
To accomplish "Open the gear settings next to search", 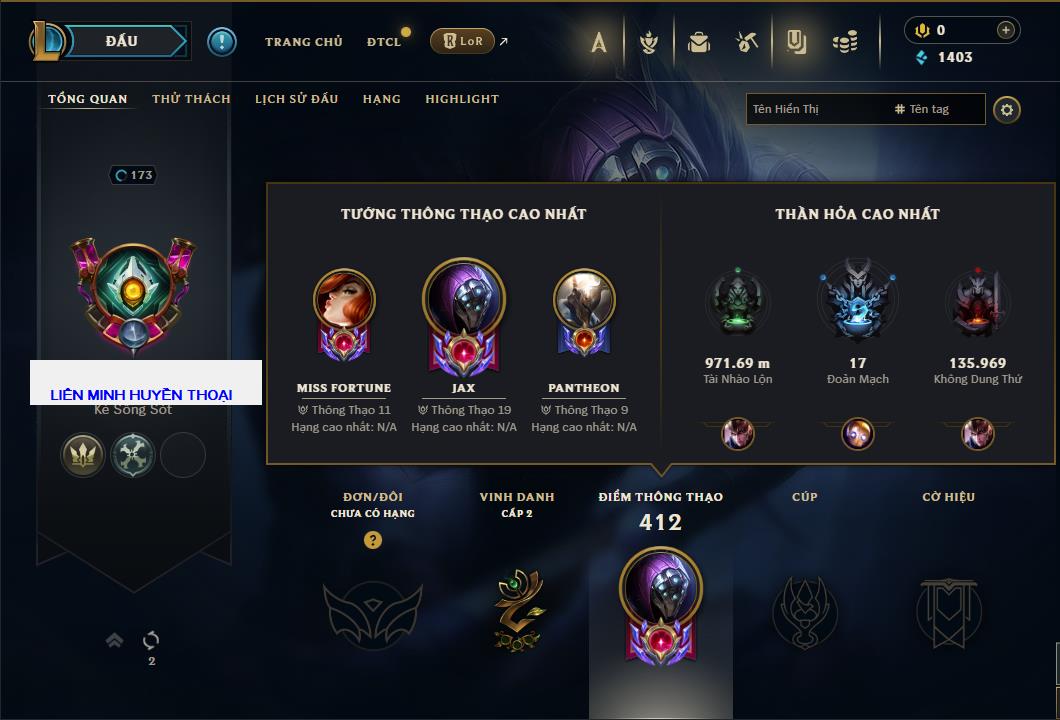I will [1007, 109].
